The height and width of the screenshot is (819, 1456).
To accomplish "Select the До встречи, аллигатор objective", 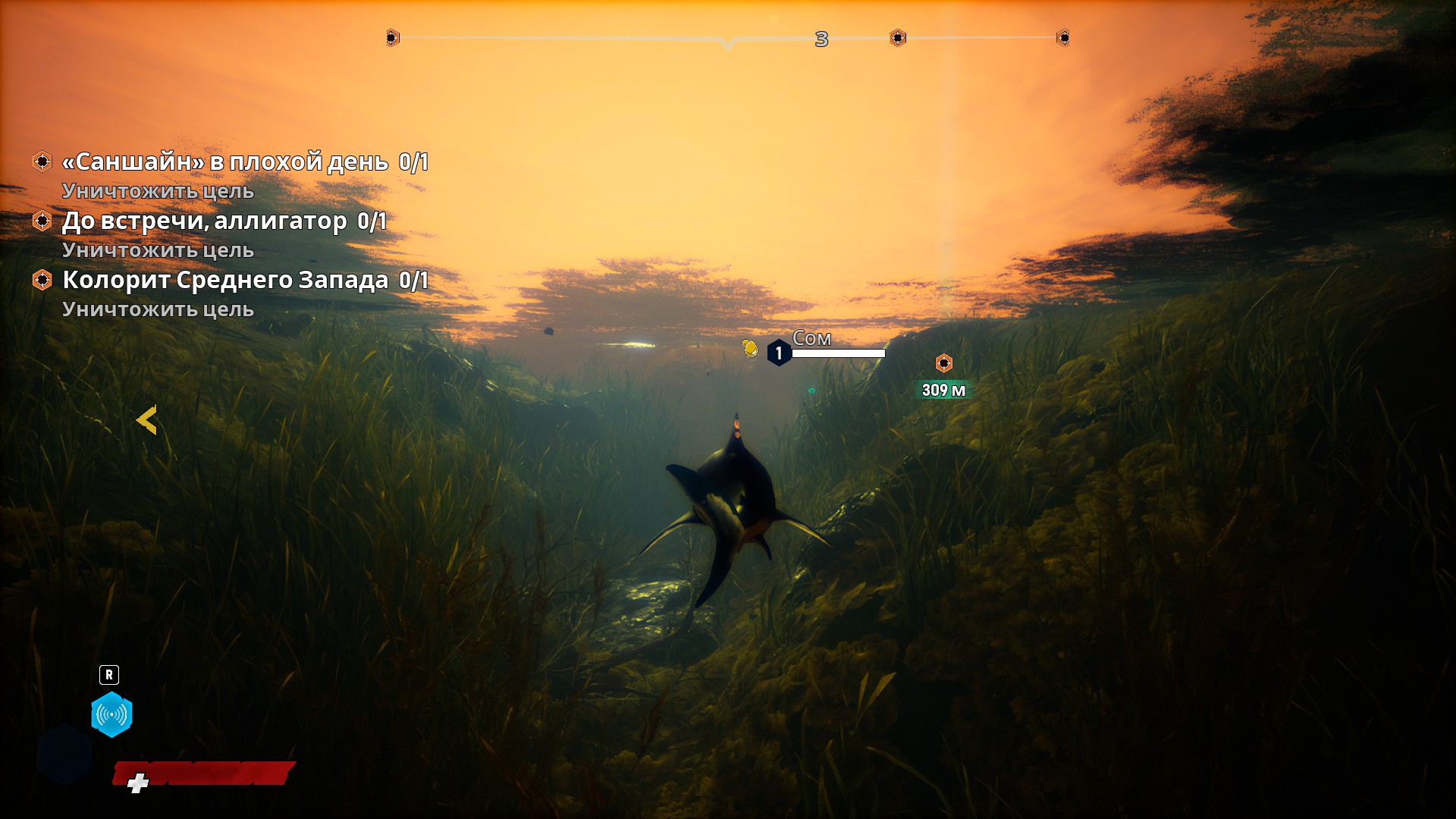I will click(x=205, y=221).
